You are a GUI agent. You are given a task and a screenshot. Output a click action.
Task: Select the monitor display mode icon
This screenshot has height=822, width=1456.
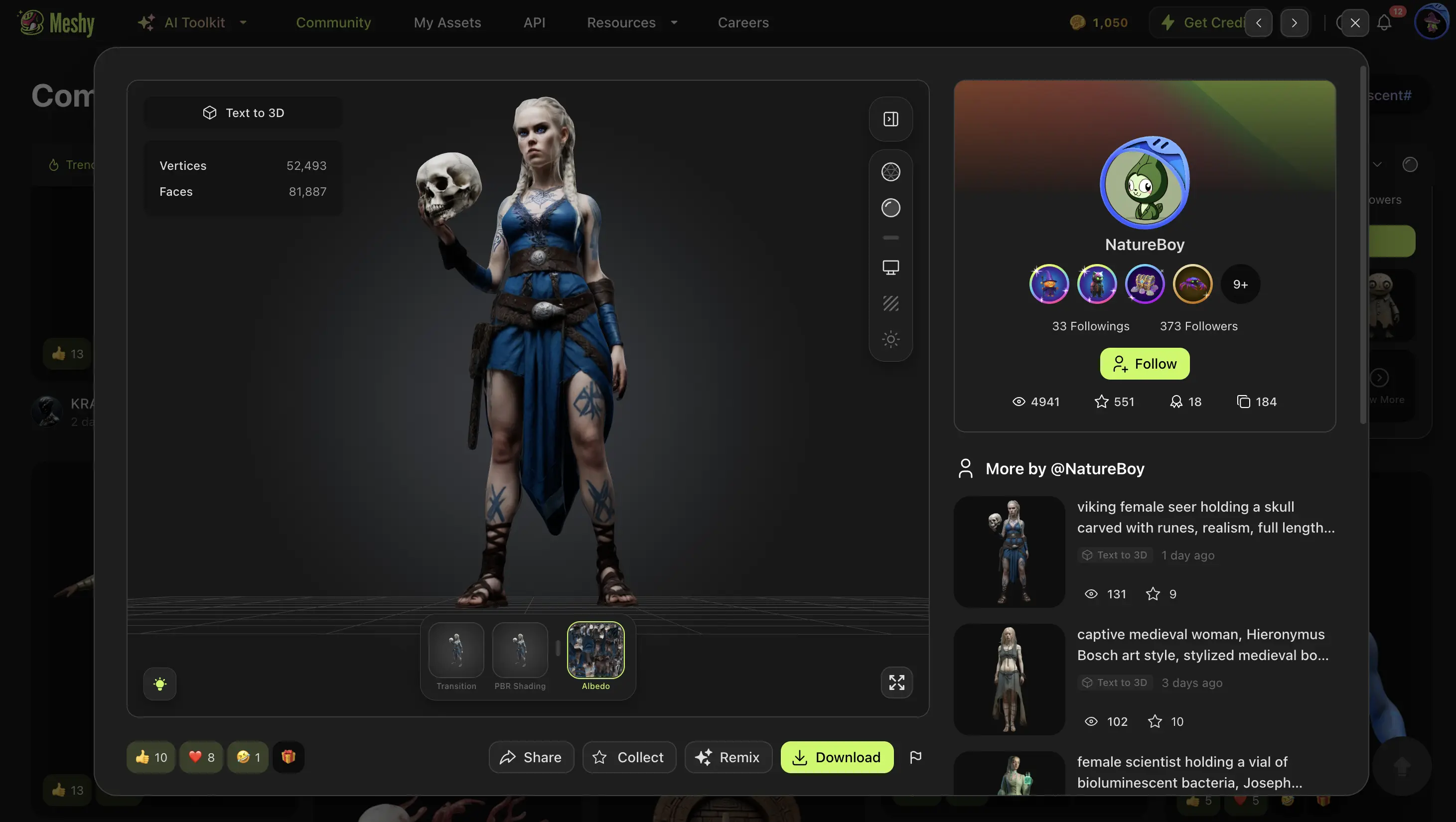[x=890, y=267]
